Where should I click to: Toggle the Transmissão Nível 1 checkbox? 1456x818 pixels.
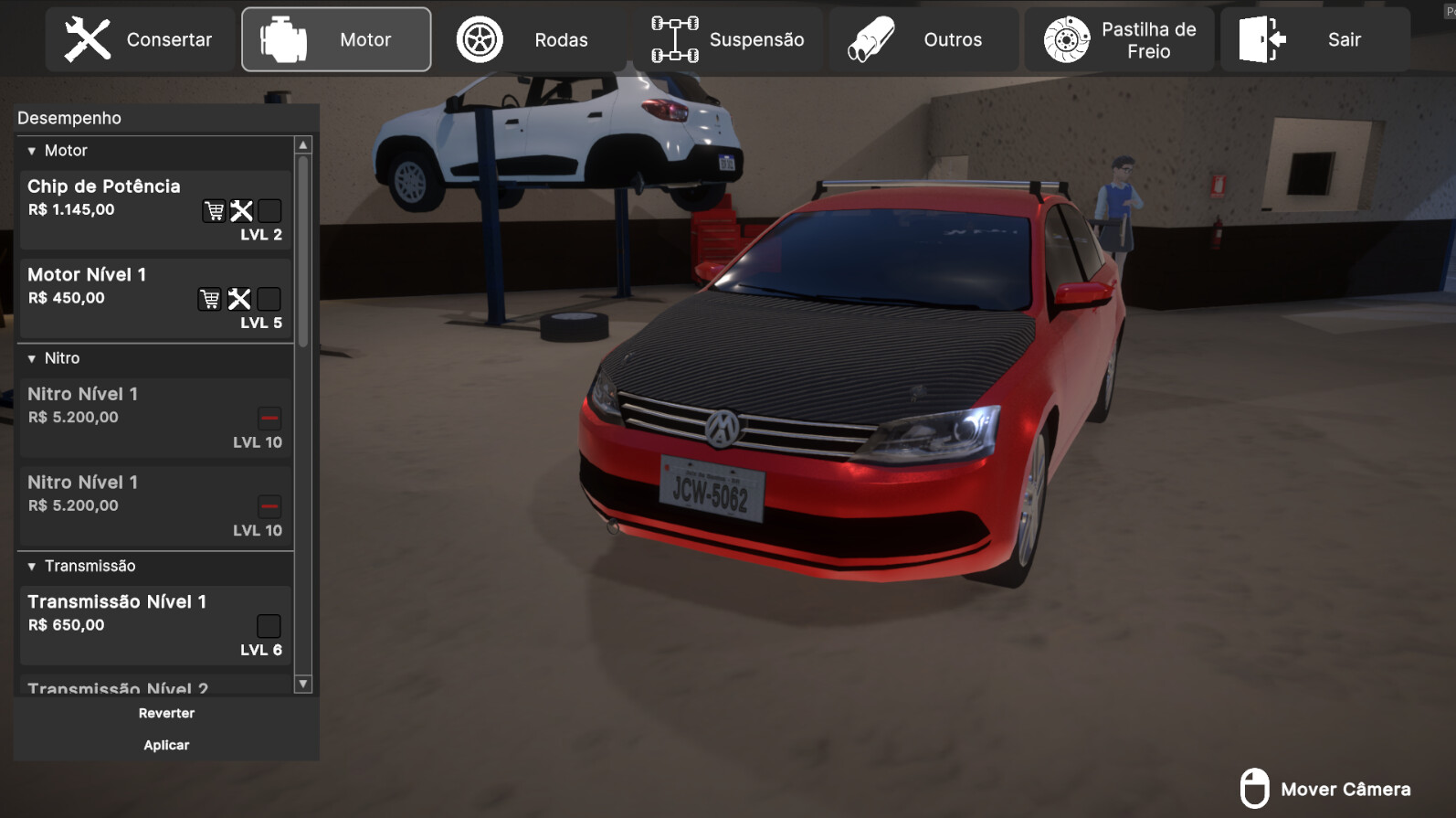pos(268,625)
